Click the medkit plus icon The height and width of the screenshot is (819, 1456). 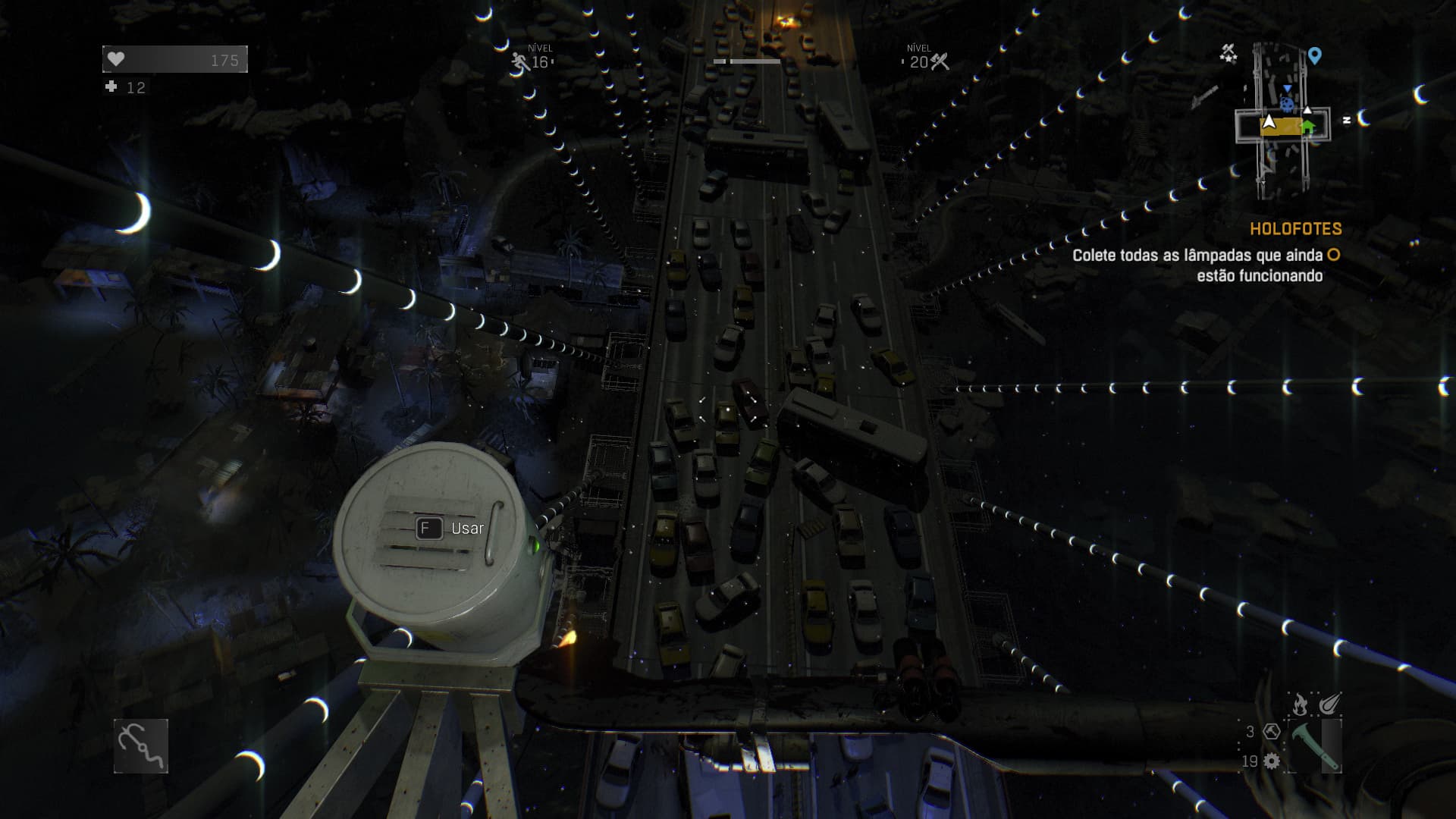click(x=111, y=87)
